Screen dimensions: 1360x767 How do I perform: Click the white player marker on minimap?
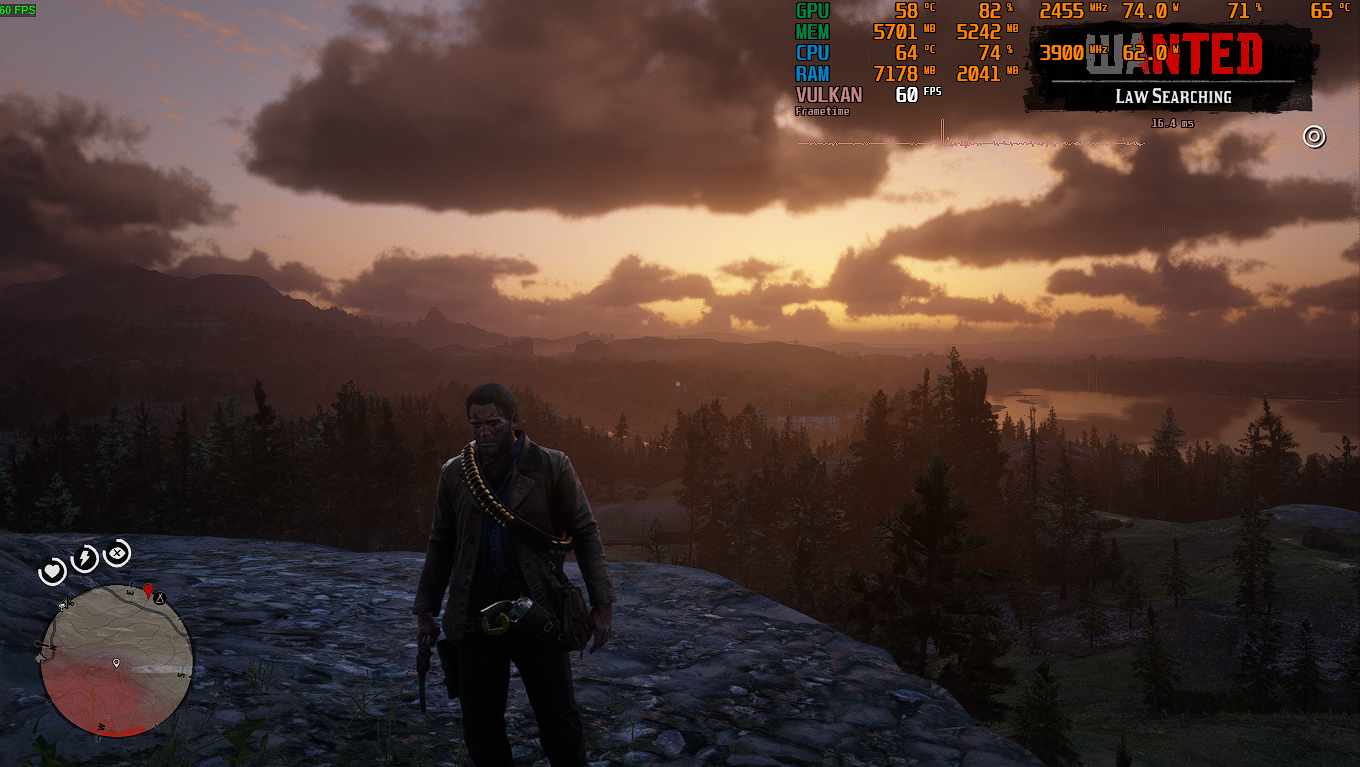point(116,663)
